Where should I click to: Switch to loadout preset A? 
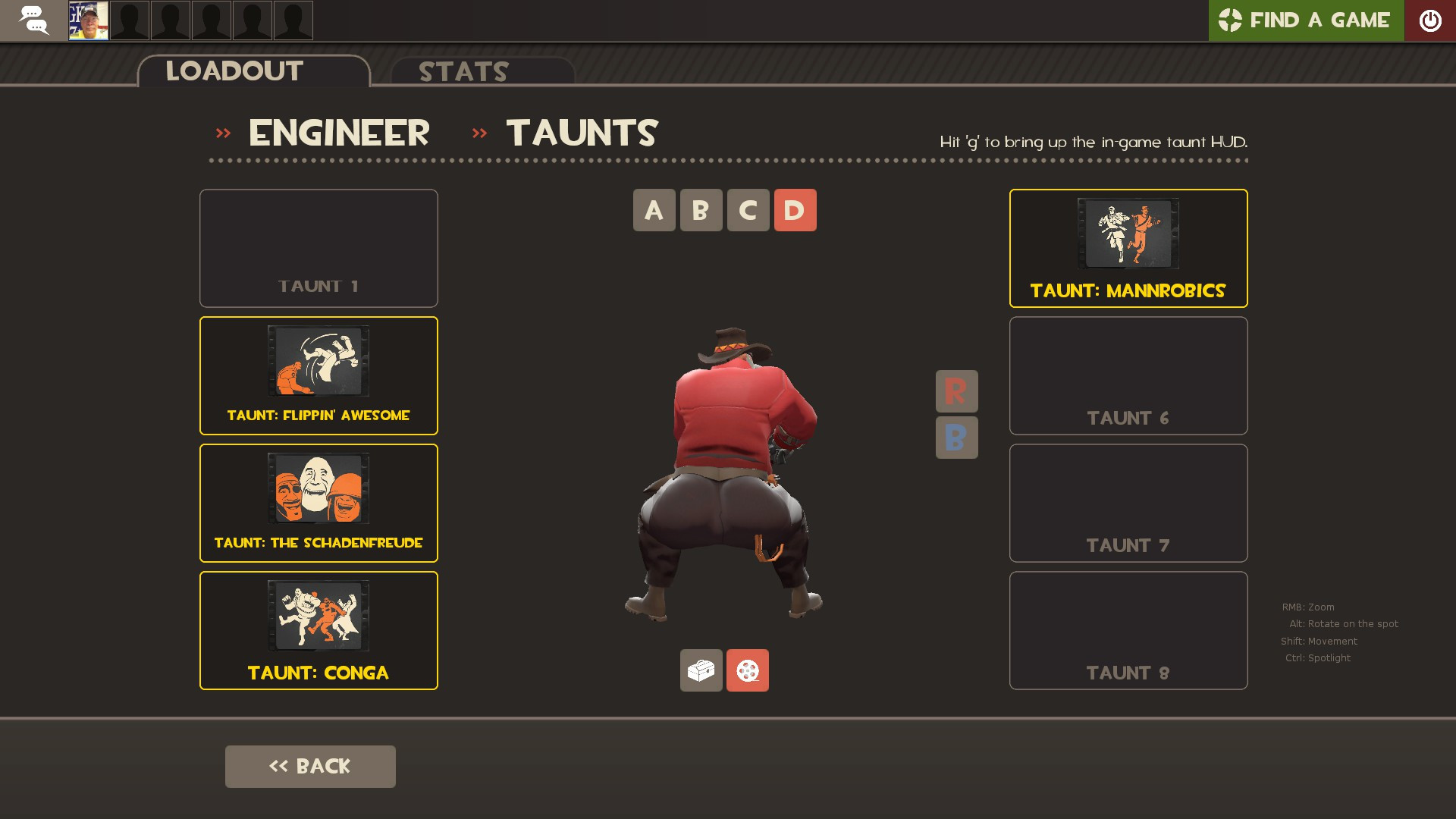pyautogui.click(x=654, y=210)
